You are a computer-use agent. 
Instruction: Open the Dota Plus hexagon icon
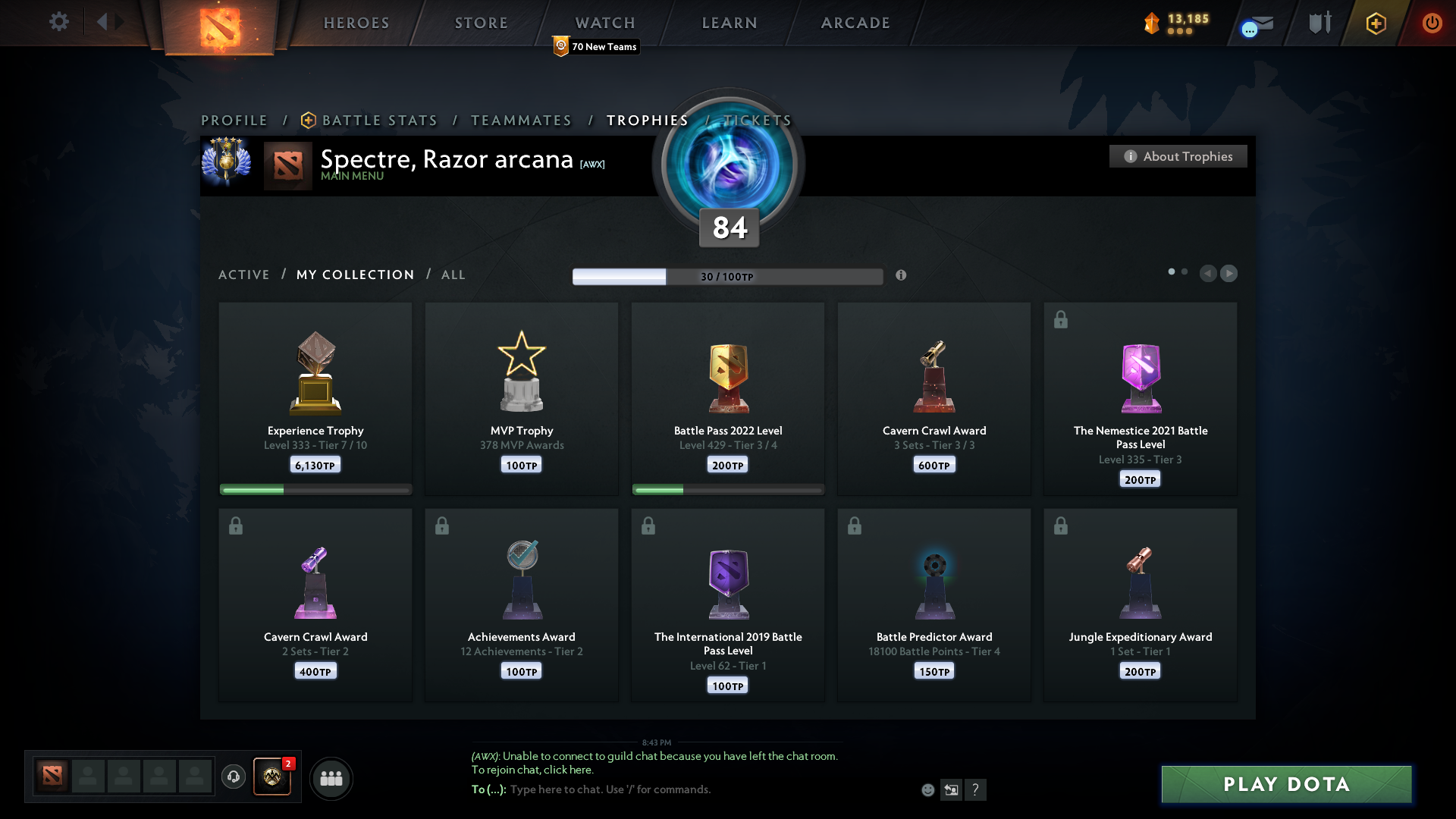pos(1376,23)
